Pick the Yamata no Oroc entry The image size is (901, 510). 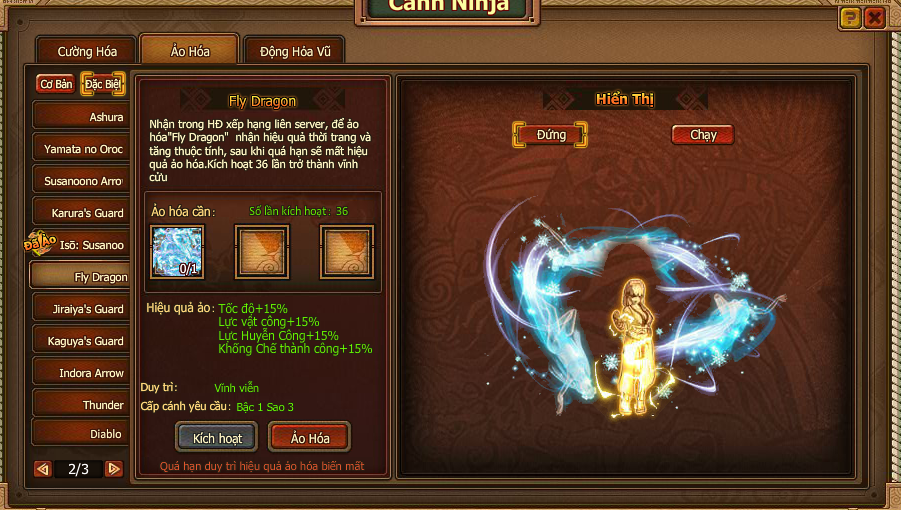click(x=81, y=149)
